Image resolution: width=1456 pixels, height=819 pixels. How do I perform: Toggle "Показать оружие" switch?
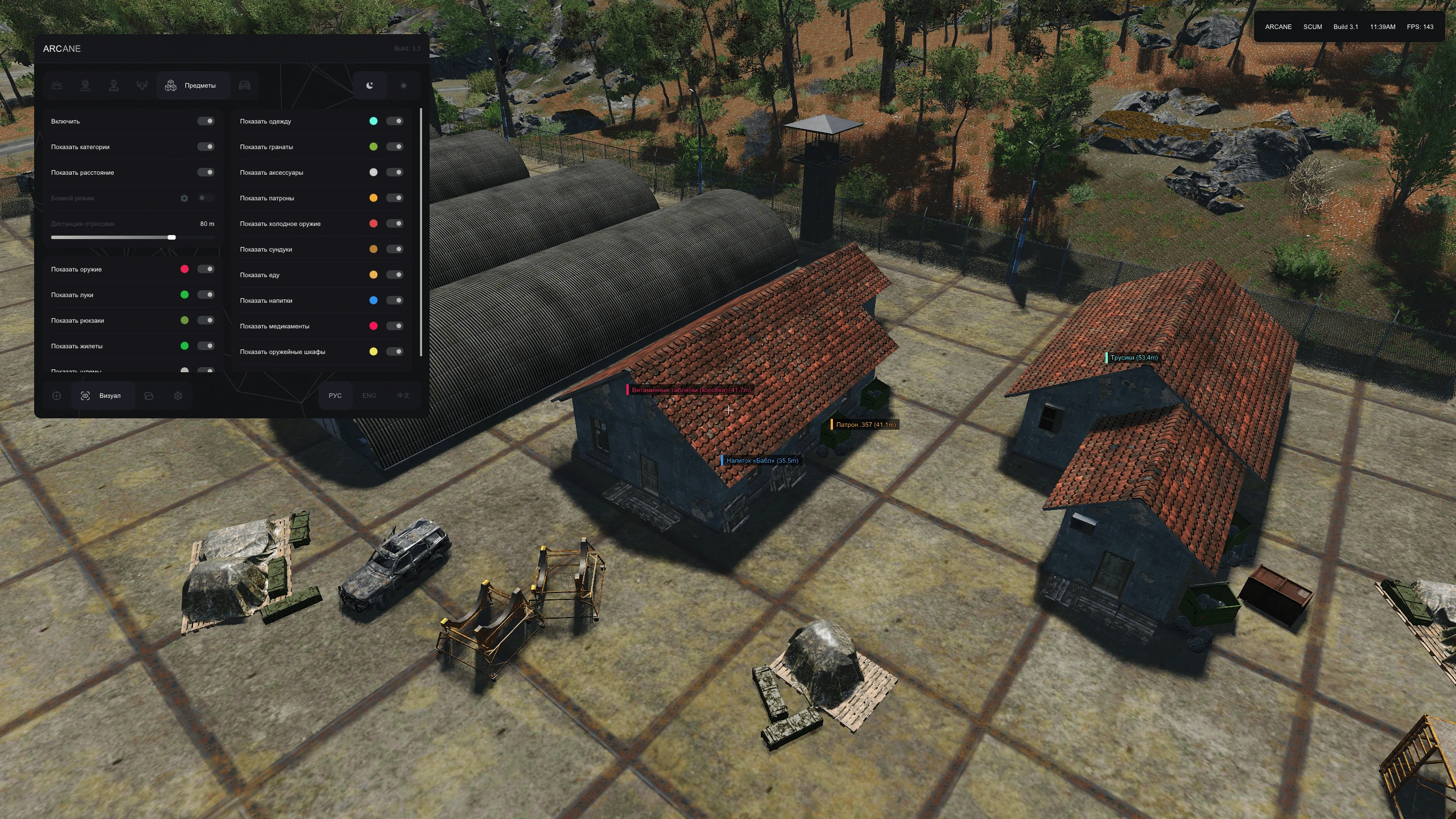(206, 269)
